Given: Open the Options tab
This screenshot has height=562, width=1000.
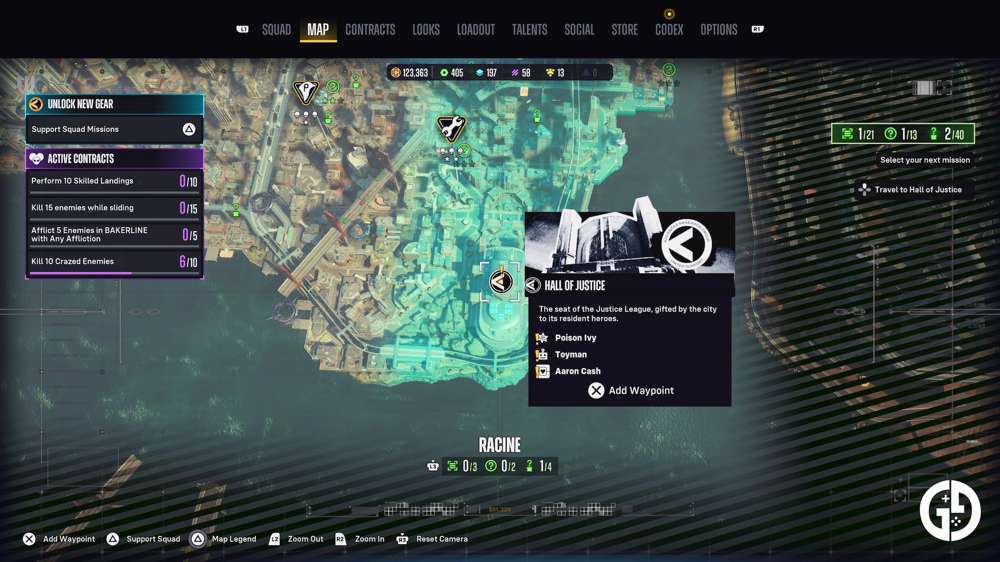Looking at the screenshot, I should pyautogui.click(x=719, y=30).
